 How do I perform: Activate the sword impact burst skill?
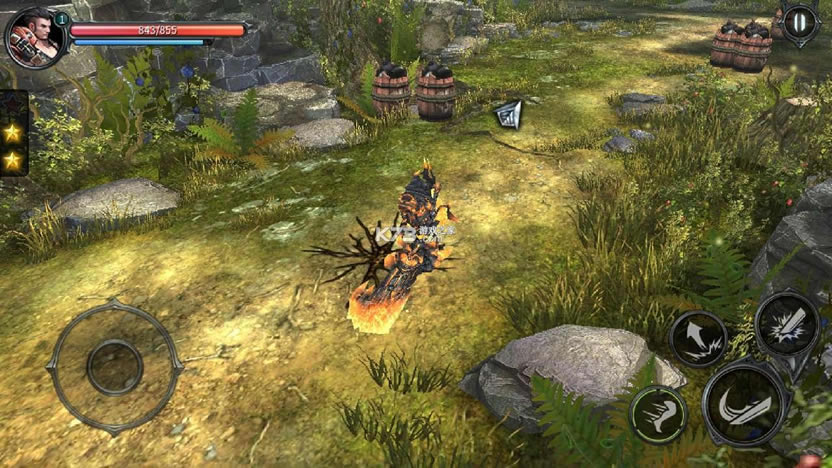(x=786, y=324)
